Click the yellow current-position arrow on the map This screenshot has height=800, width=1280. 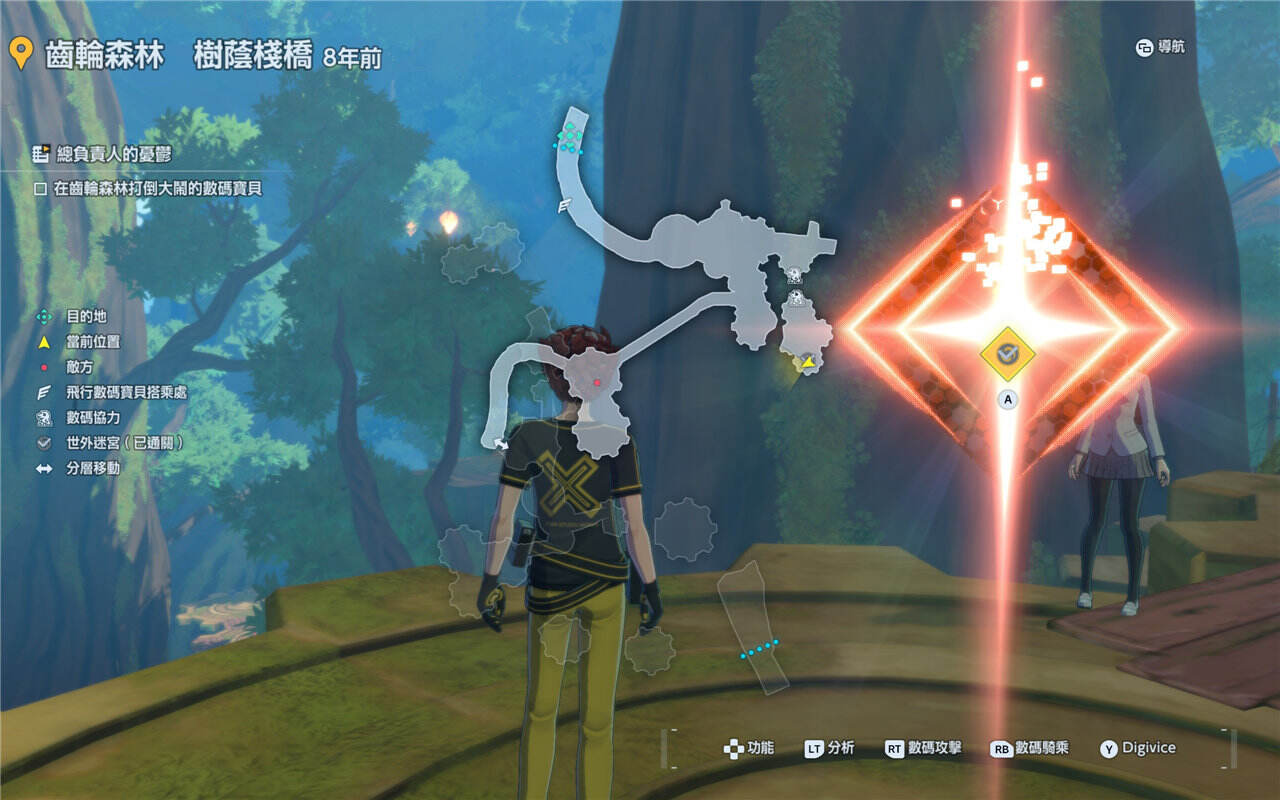coord(807,362)
